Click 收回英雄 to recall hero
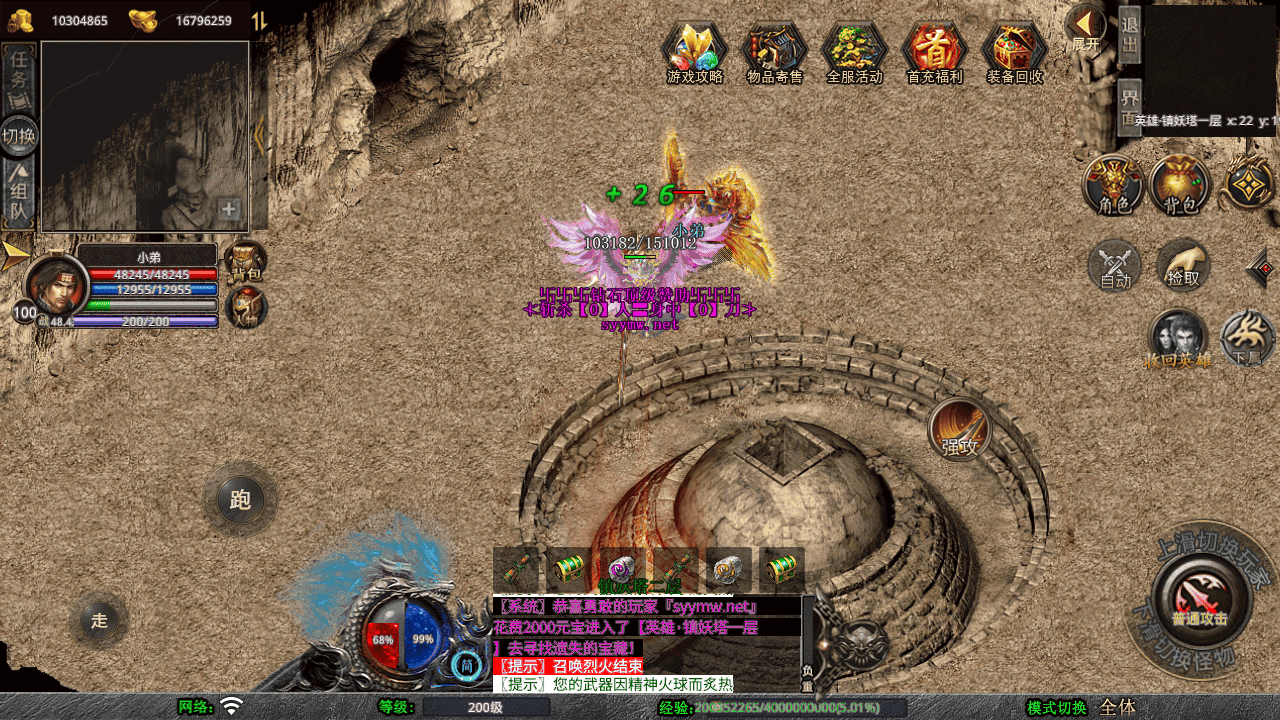The height and width of the screenshot is (720, 1280). (x=1178, y=339)
